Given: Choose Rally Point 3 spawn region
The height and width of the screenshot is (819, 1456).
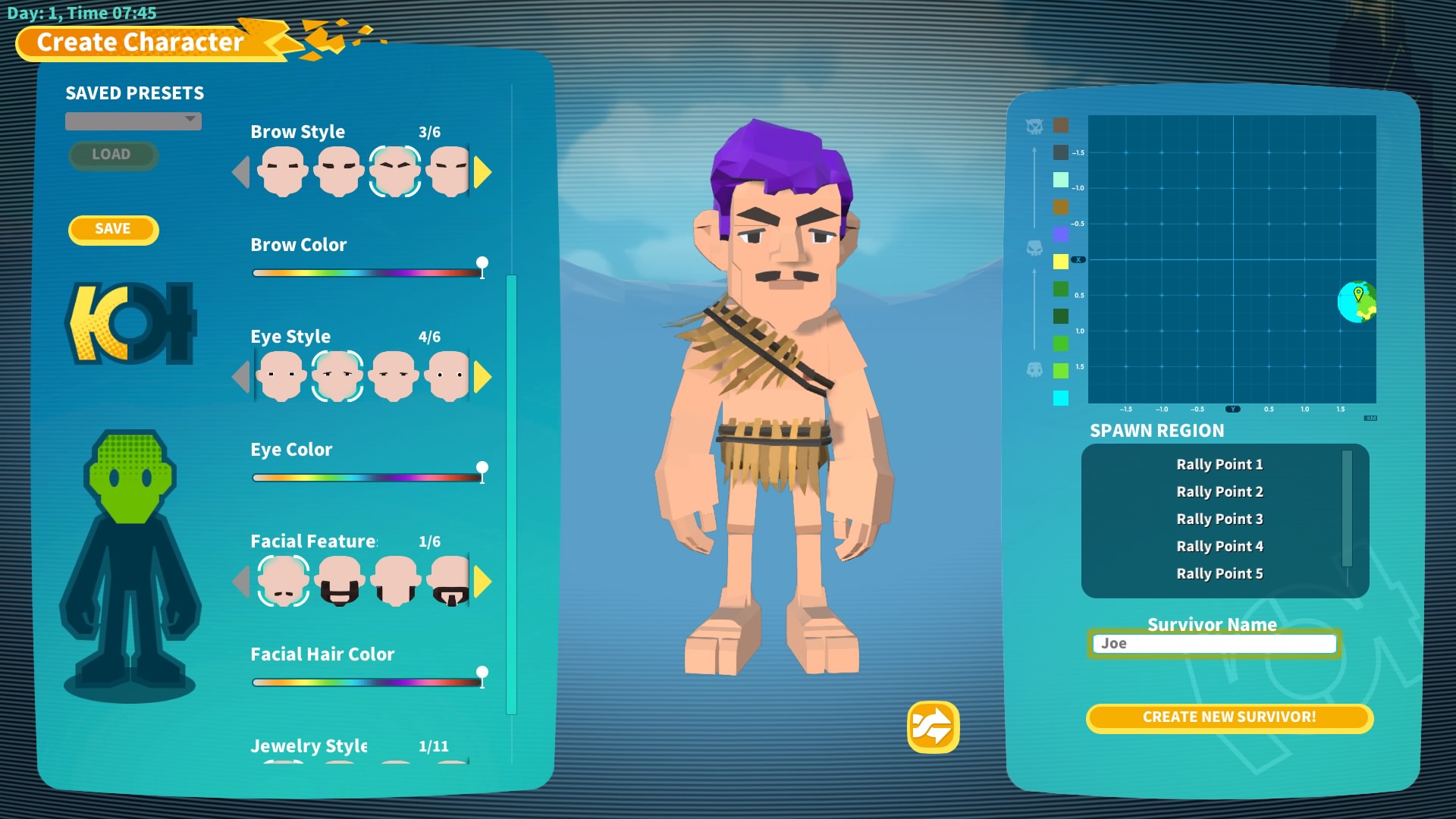Looking at the screenshot, I should 1219,519.
